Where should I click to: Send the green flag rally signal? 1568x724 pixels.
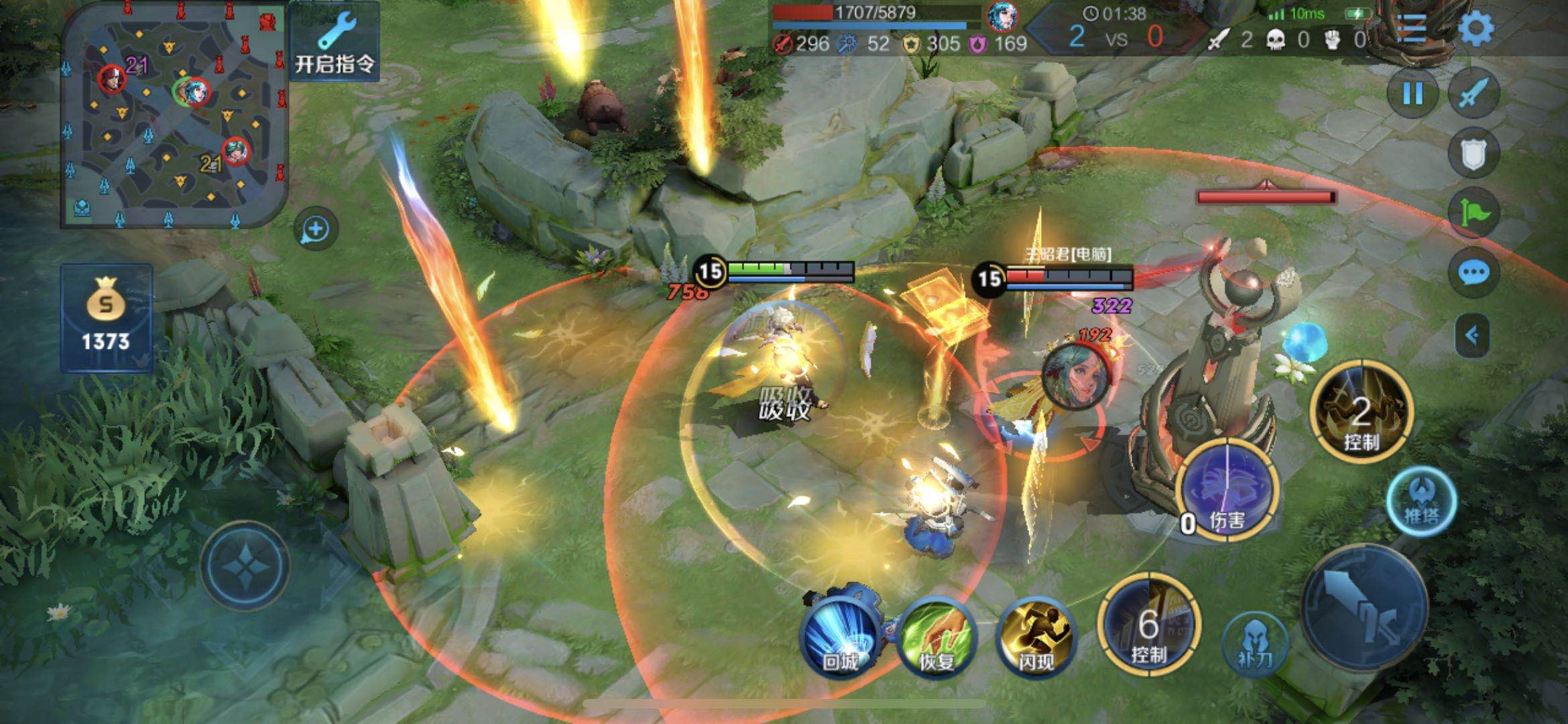[1473, 213]
